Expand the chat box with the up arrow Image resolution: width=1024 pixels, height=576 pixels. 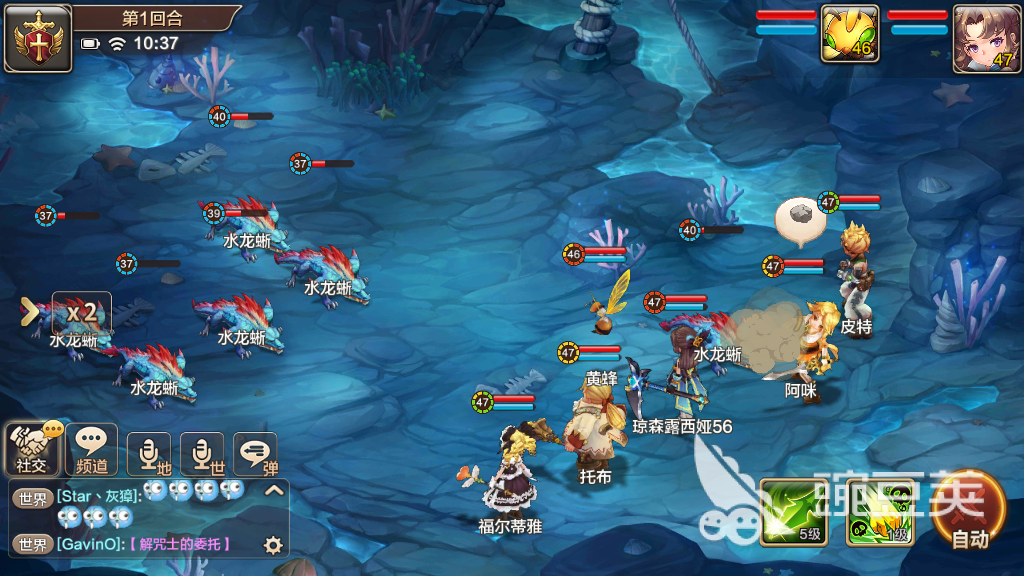point(273,491)
